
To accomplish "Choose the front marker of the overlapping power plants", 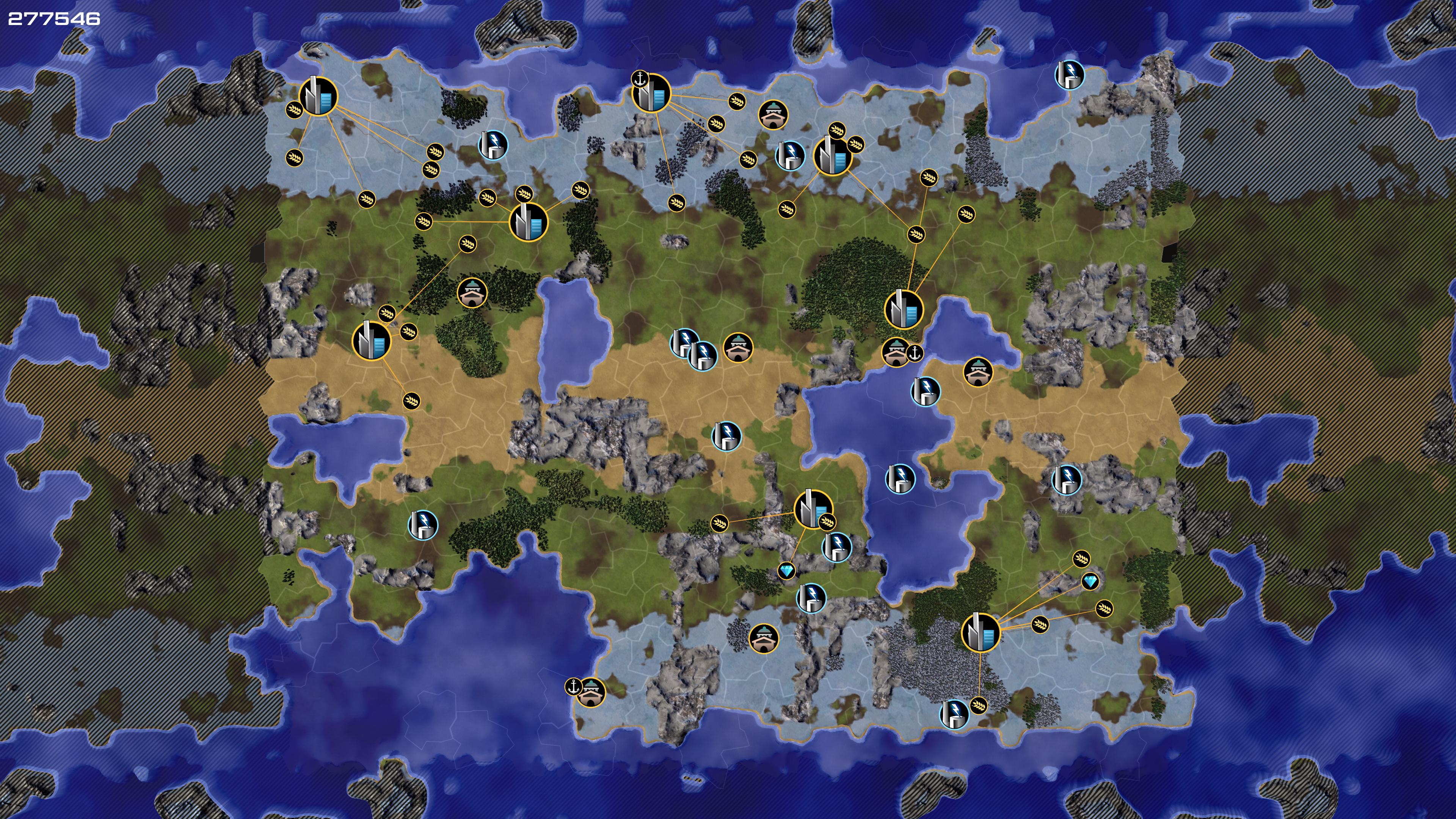I will 703,355.
